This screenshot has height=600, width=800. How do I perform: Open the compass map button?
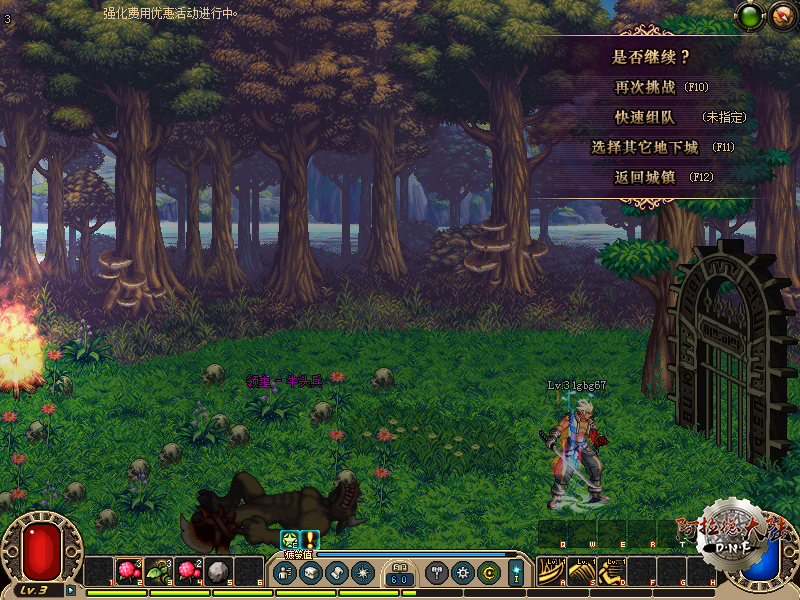pyautogui.click(x=780, y=15)
